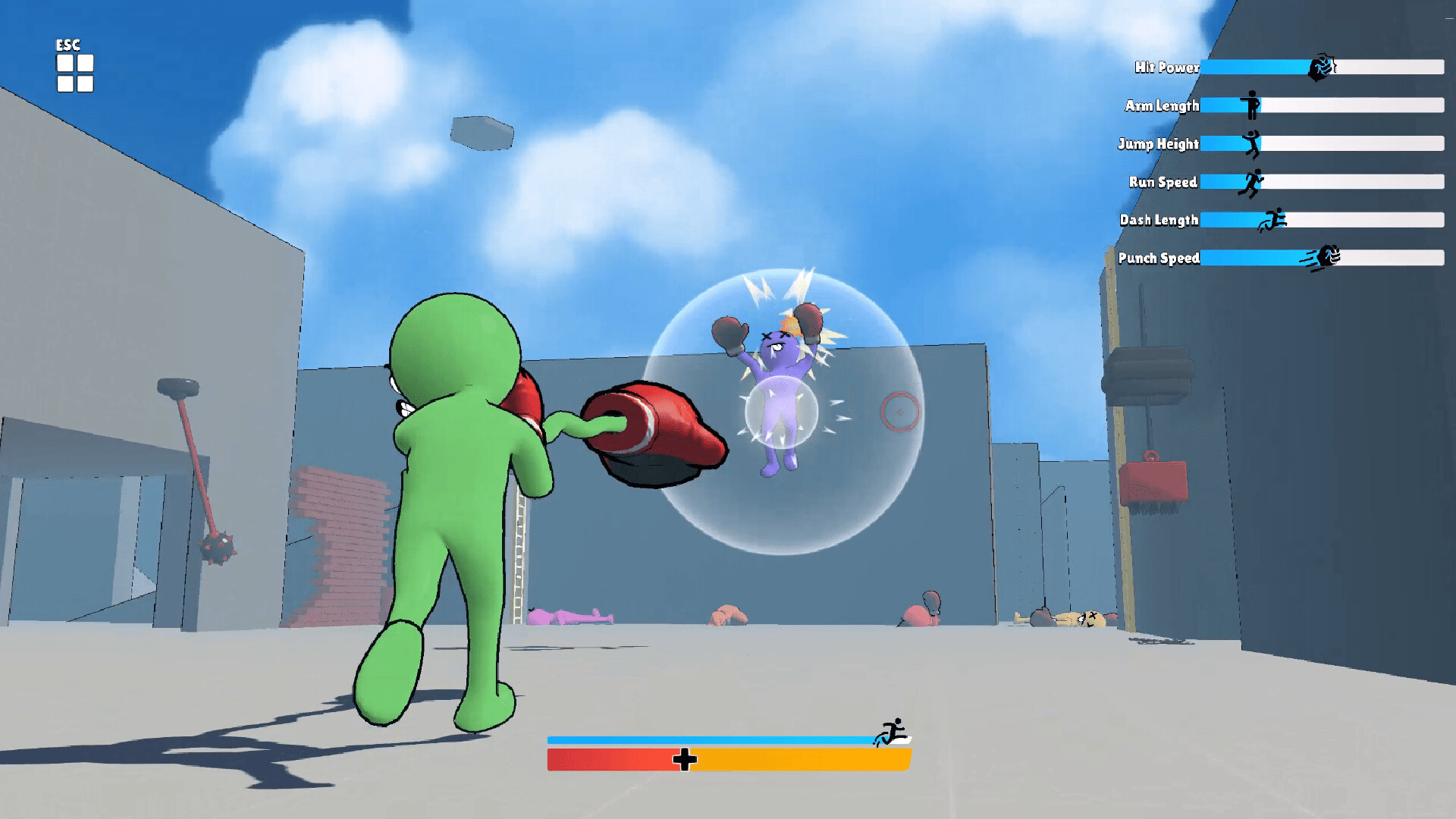
Task: Click the ESC label above the menu squares
Action: pos(67,45)
